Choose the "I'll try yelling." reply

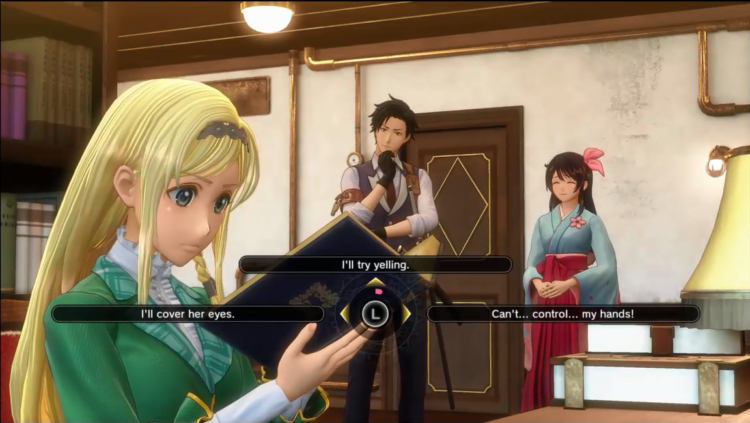tap(375, 264)
